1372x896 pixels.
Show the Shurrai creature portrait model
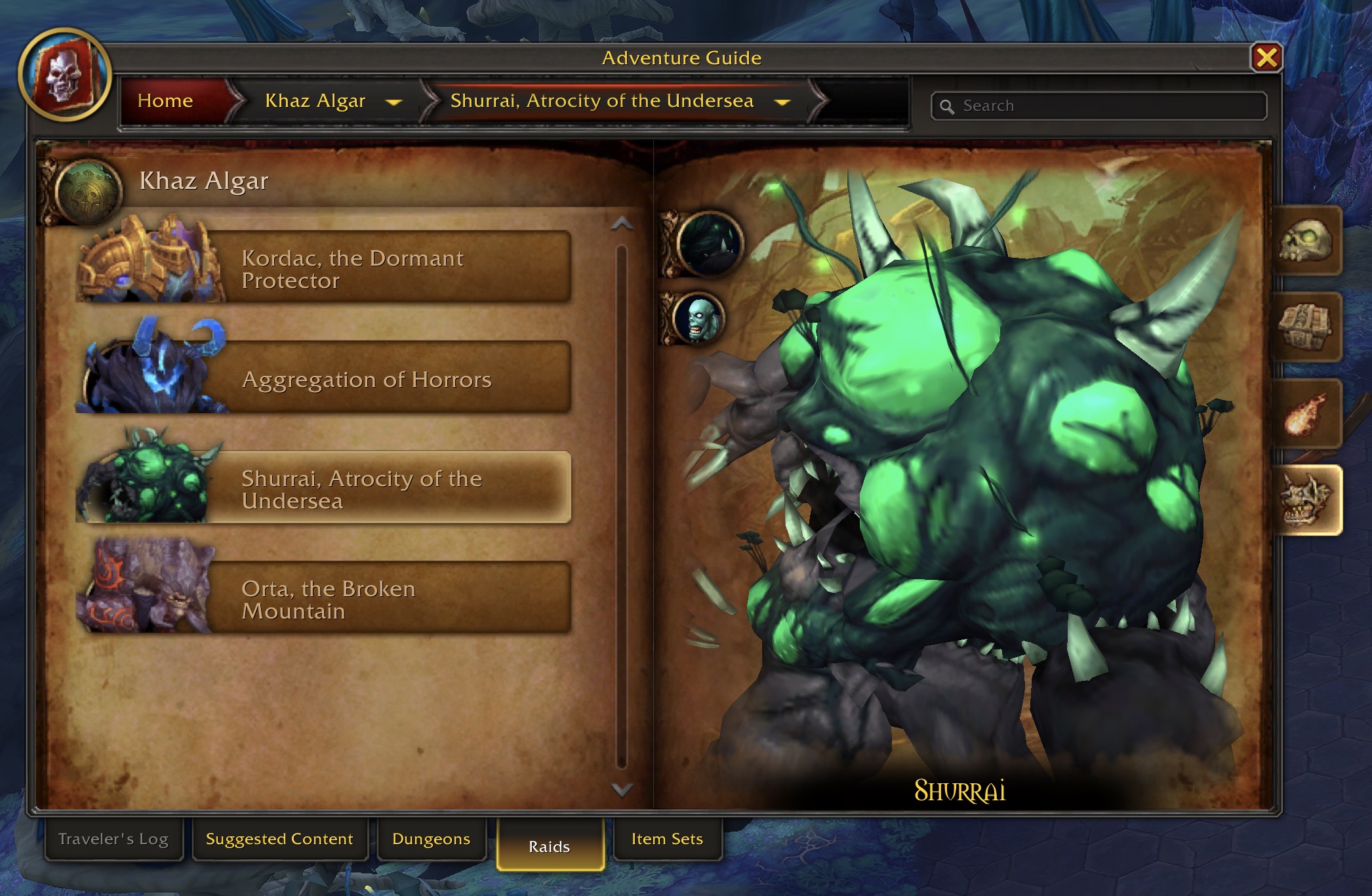[x=710, y=243]
